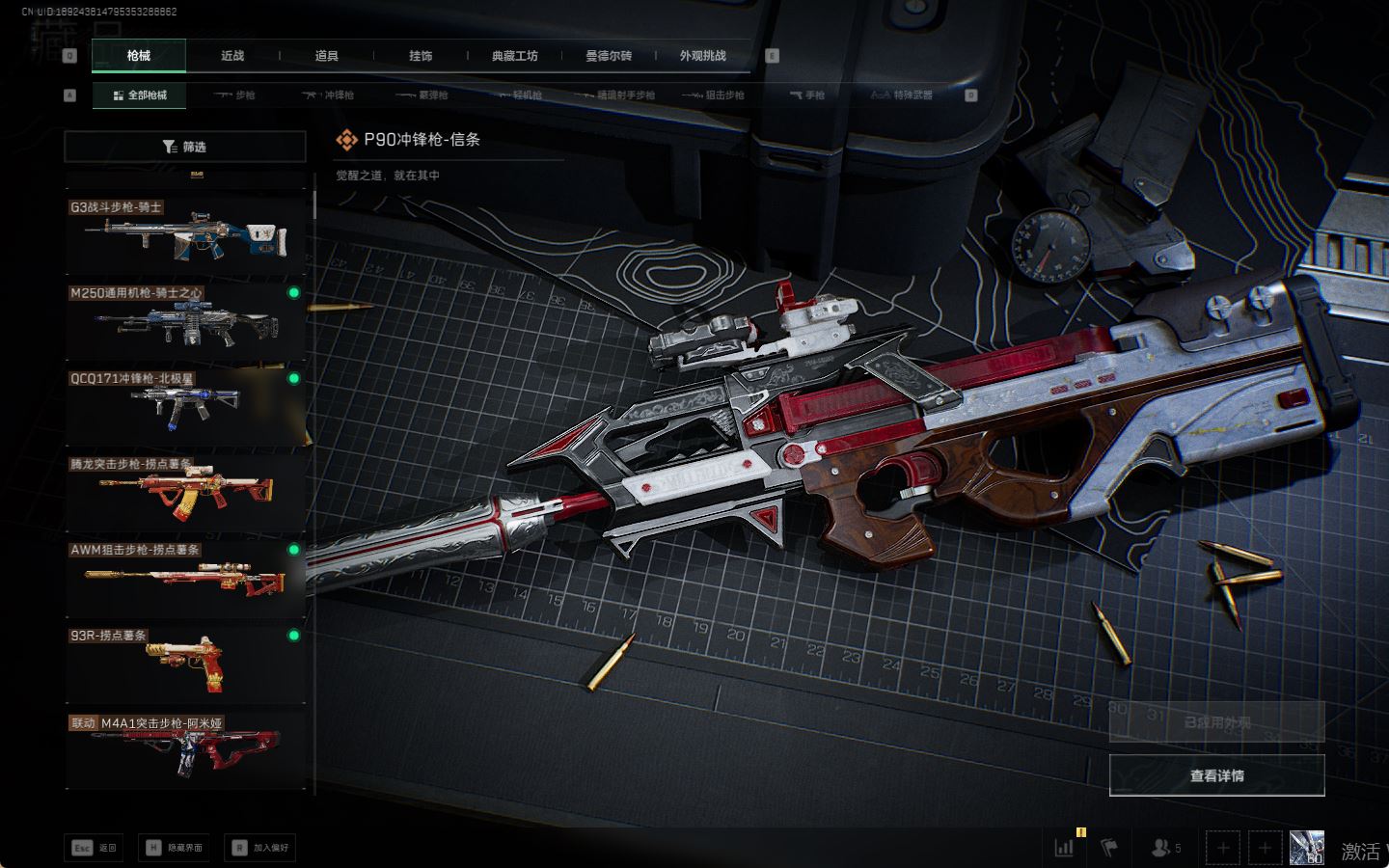This screenshot has height=868, width=1389.
Task: Select the G3战斗步枪-骑士 skin
Action: point(185,235)
